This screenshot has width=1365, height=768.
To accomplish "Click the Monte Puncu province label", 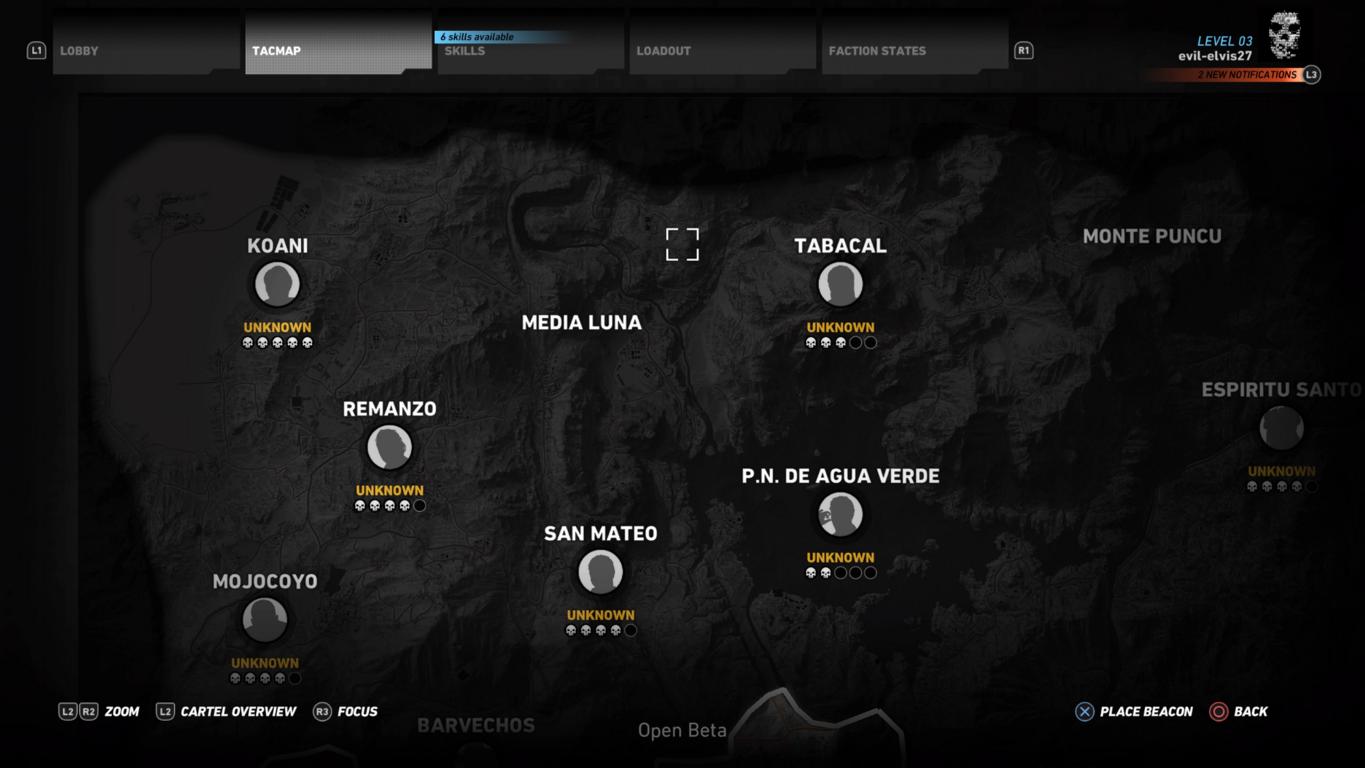I will tap(1152, 237).
